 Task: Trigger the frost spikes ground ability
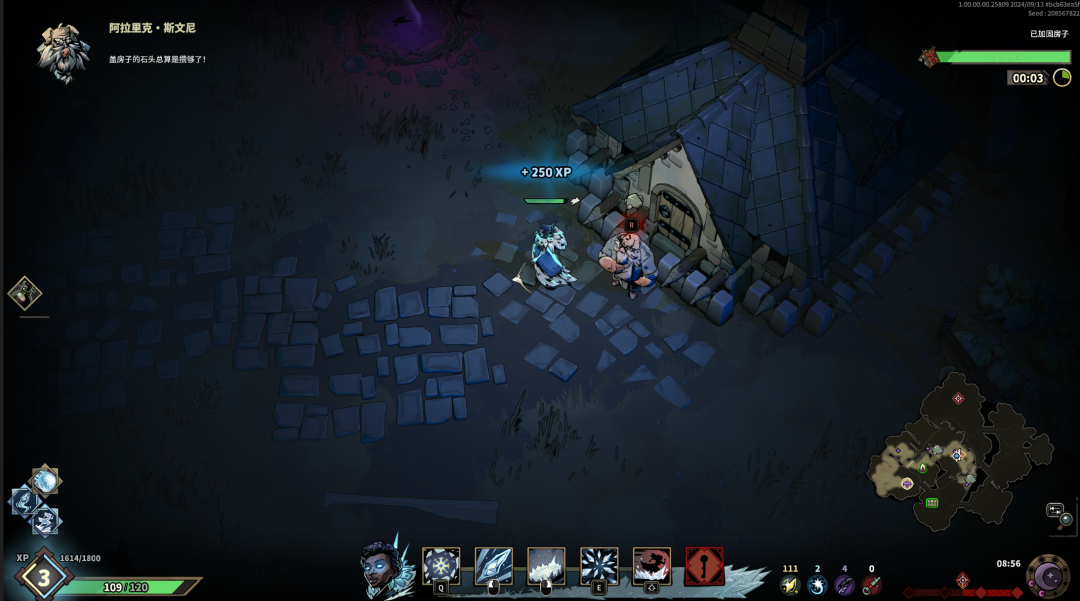pyautogui.click(x=546, y=566)
